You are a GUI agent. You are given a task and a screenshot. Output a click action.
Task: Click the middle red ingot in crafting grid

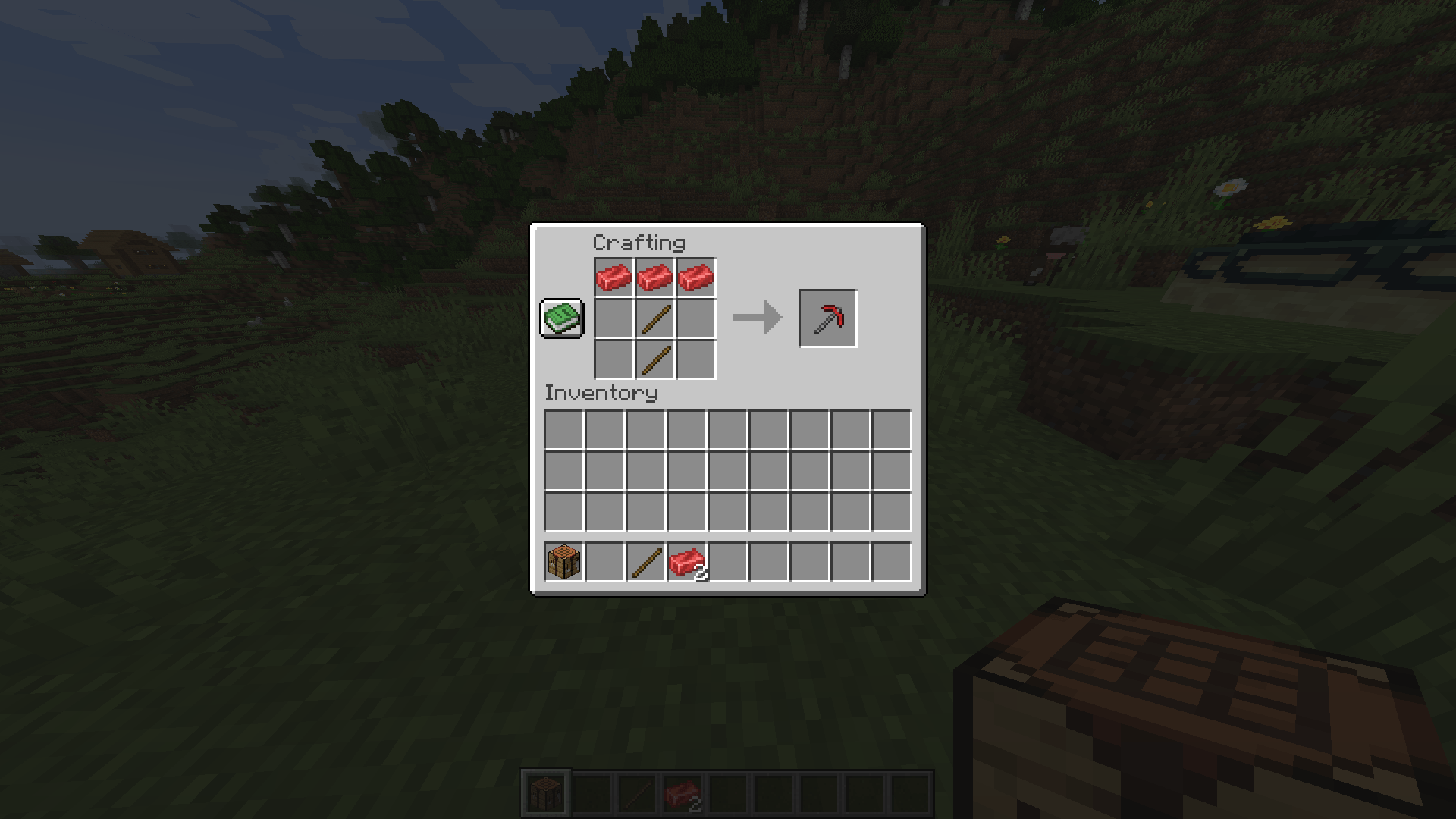coord(655,275)
